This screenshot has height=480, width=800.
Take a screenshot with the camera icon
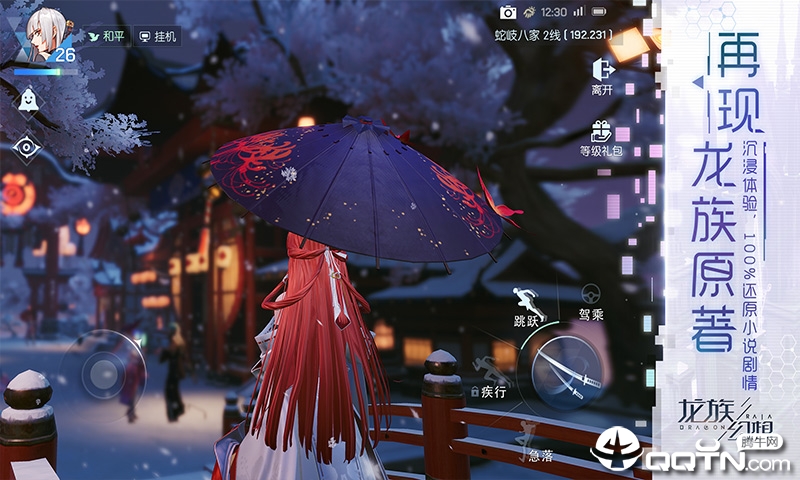point(508,12)
